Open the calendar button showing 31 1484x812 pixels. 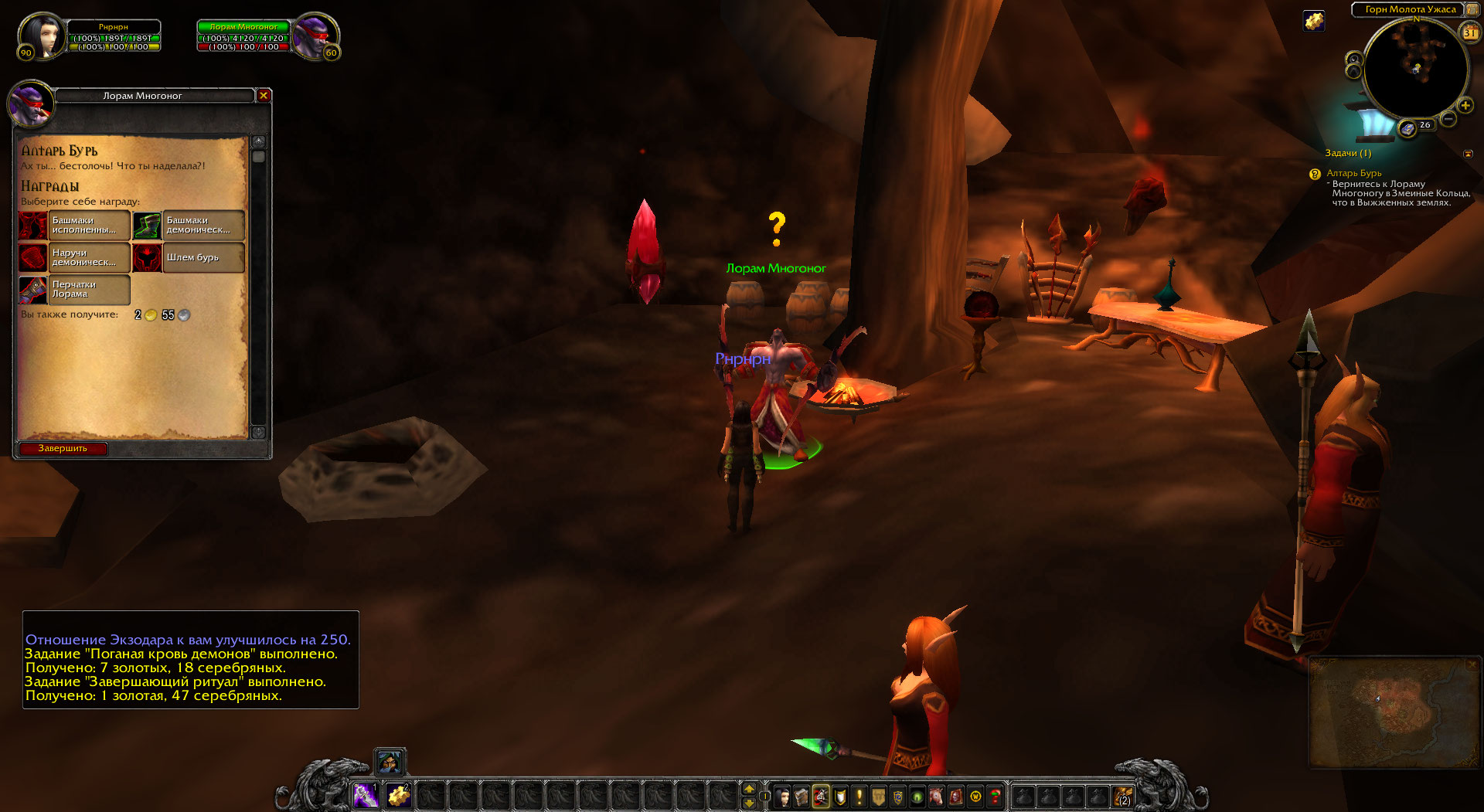pos(1469,32)
